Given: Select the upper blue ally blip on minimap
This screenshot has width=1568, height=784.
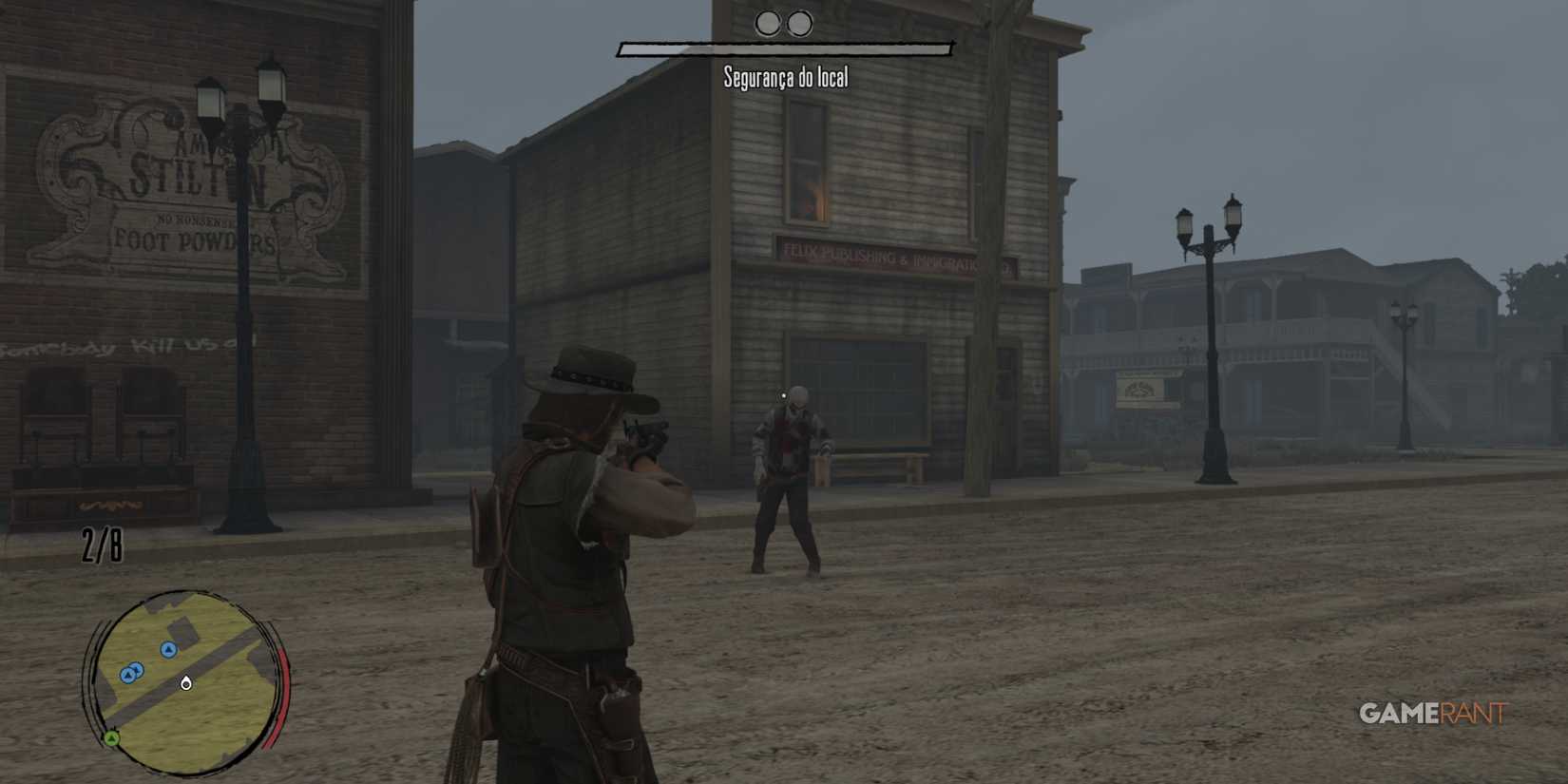Looking at the screenshot, I should pos(168,651).
